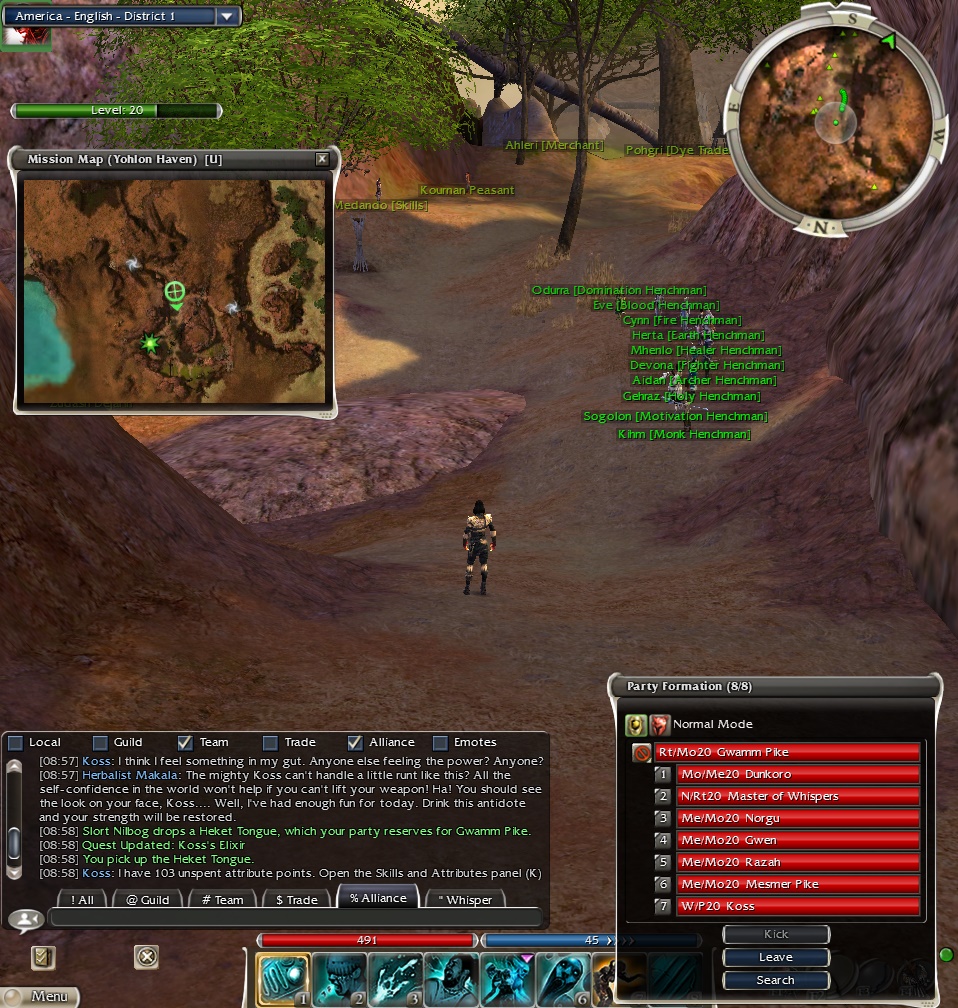The height and width of the screenshot is (1008, 958).
Task: Select party member Master of Whispers
Action: (797, 796)
